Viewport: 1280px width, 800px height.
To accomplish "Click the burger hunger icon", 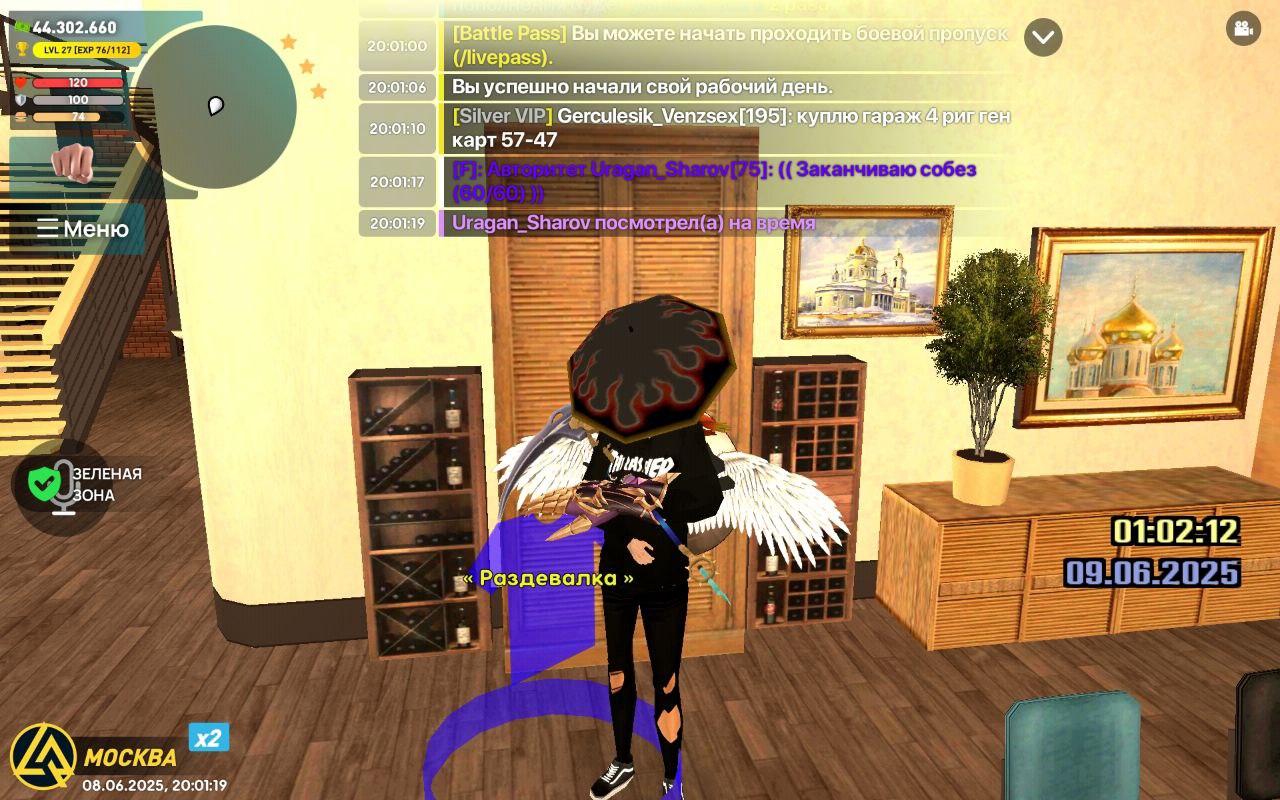I will (x=19, y=117).
